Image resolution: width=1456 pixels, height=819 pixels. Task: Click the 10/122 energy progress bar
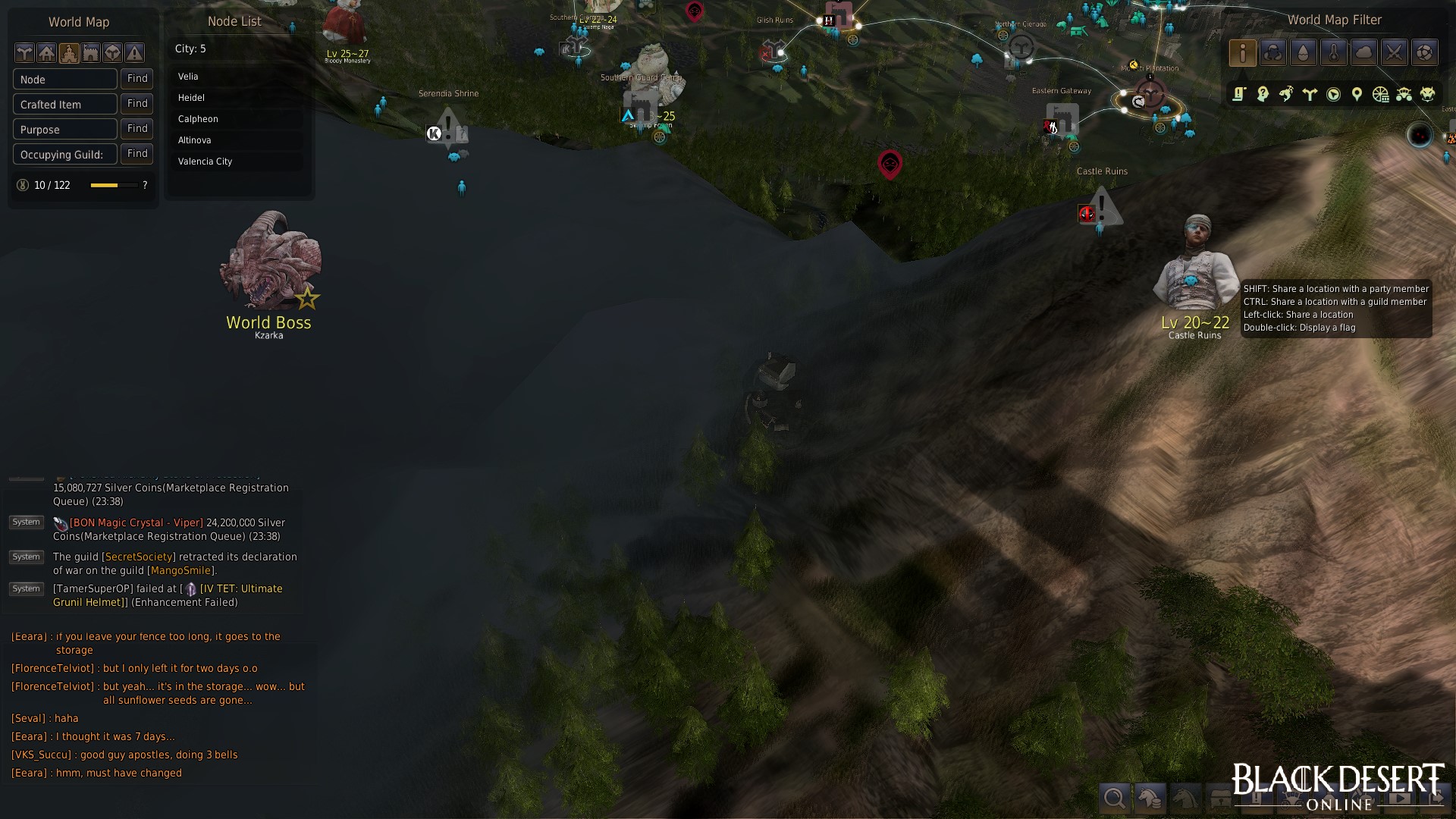[x=111, y=185]
